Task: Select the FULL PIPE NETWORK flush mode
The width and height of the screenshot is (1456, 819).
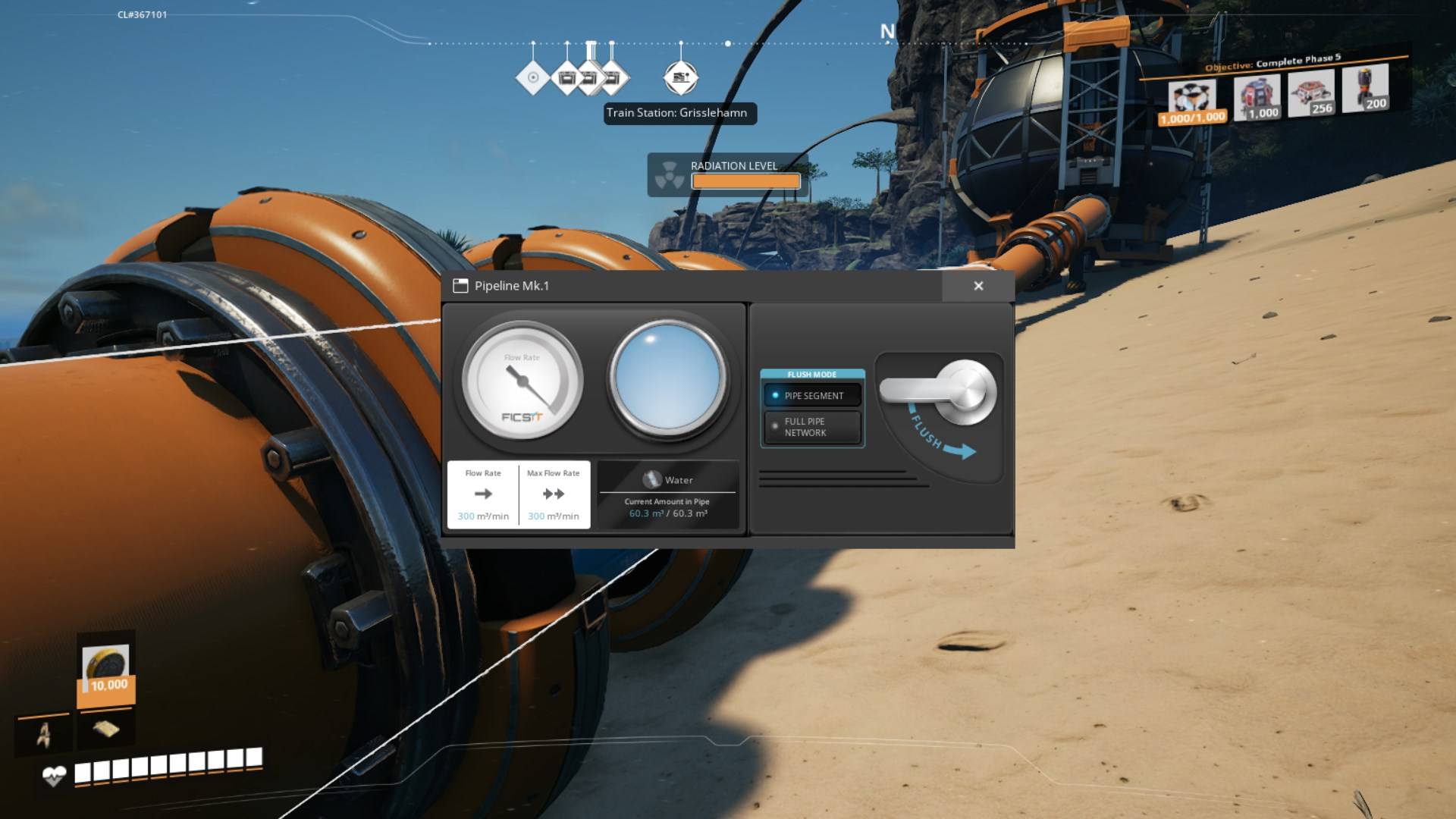Action: pyautogui.click(x=812, y=426)
